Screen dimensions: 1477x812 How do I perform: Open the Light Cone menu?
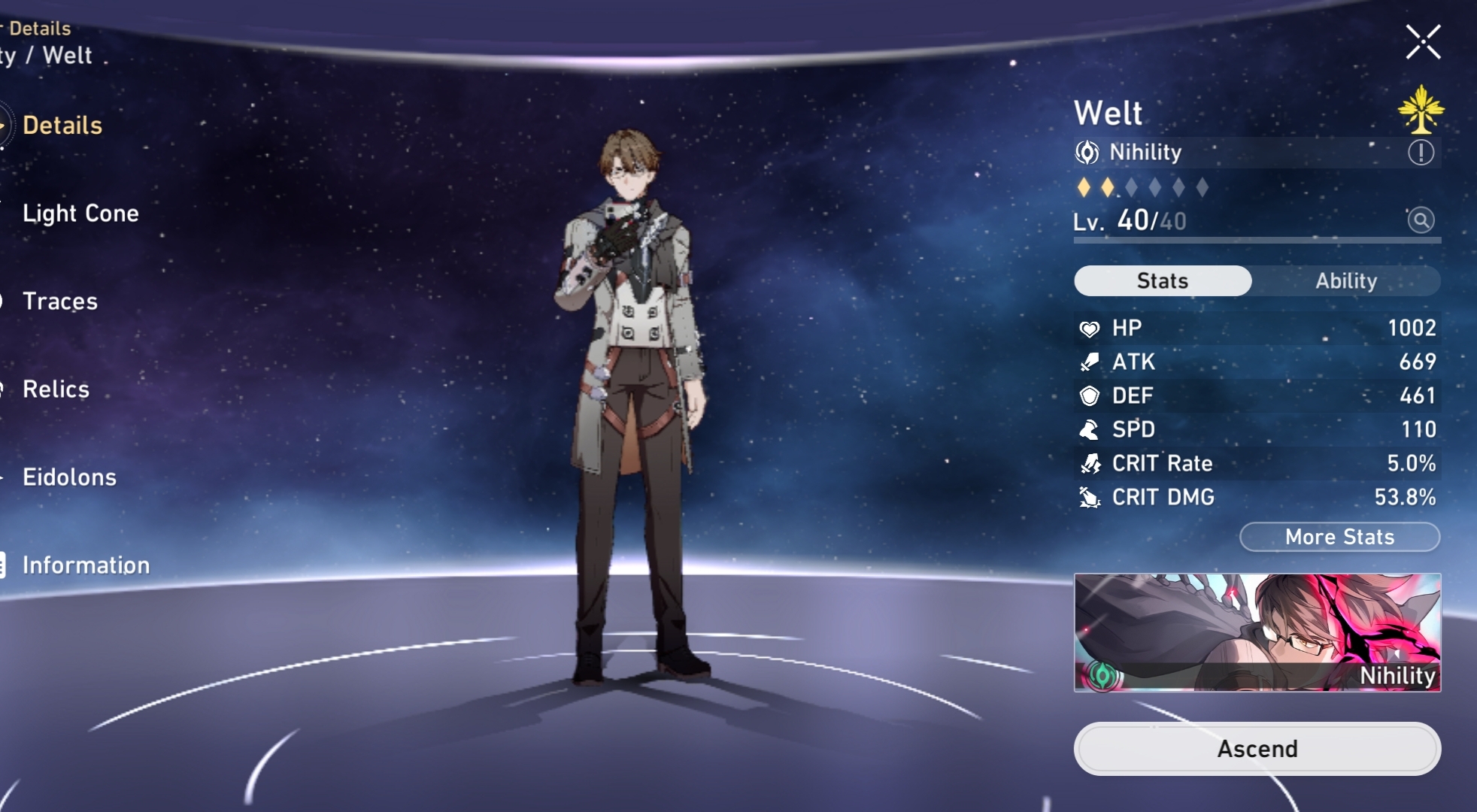(80, 214)
